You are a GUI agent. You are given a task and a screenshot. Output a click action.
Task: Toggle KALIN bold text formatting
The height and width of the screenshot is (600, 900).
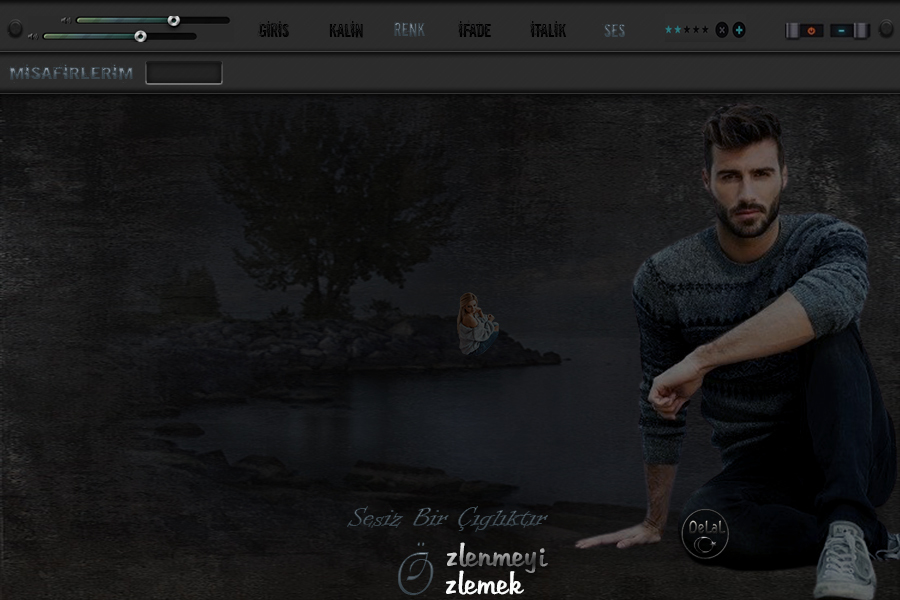tap(346, 31)
